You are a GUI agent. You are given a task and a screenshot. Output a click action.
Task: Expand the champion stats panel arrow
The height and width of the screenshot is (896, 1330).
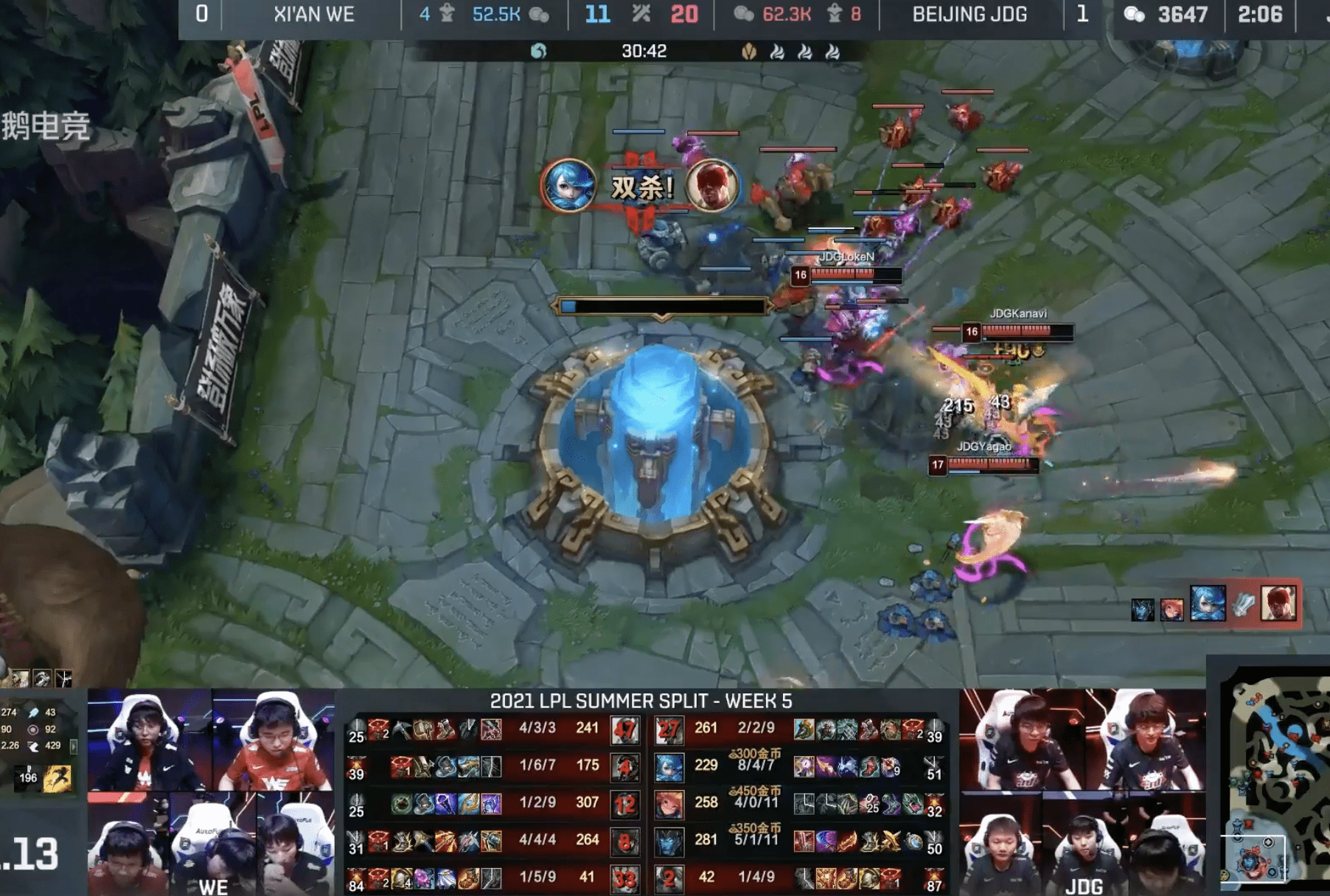click(x=74, y=746)
